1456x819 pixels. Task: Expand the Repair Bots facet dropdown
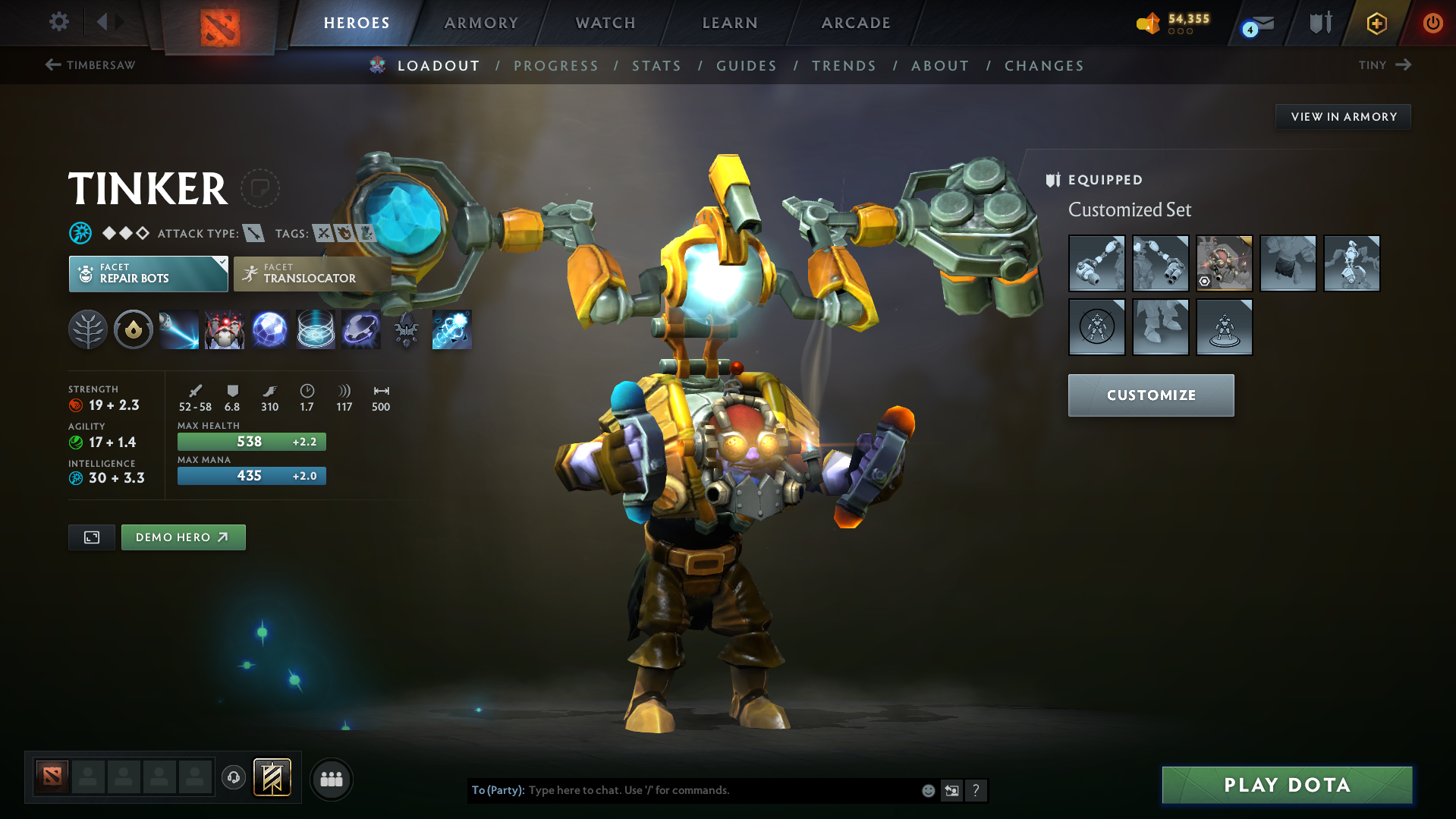[x=221, y=263]
